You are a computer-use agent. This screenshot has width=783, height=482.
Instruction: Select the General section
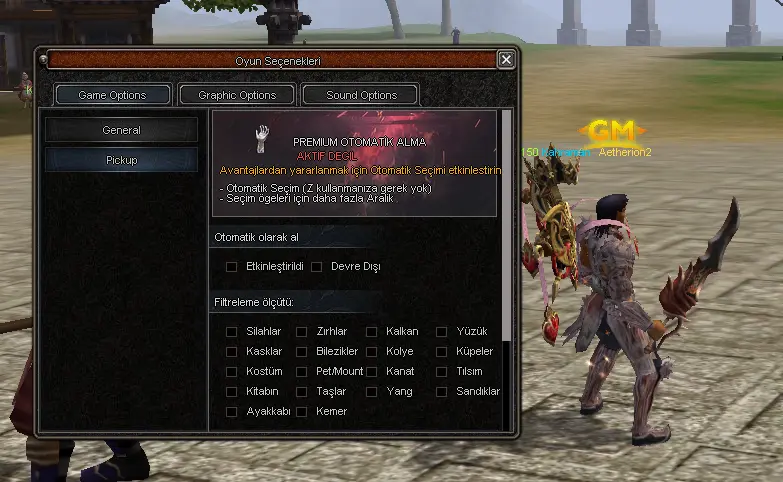(121, 130)
